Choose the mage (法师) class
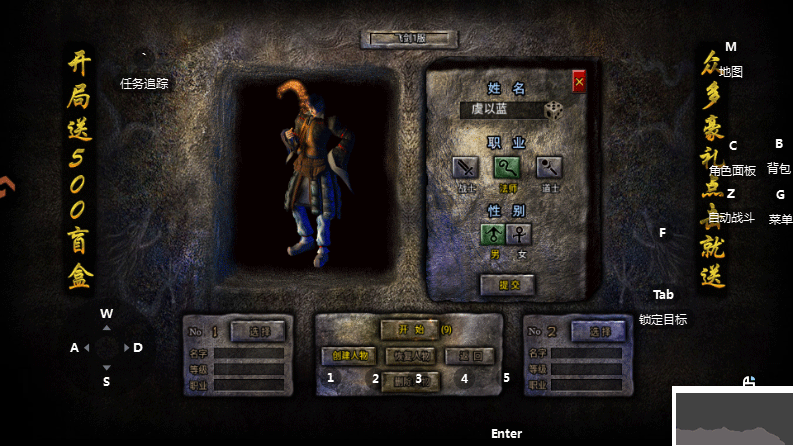 [x=508, y=167]
